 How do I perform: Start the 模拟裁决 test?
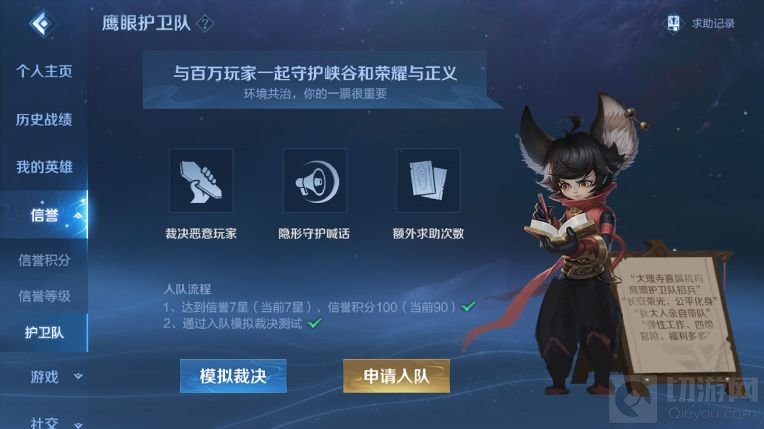coord(233,376)
